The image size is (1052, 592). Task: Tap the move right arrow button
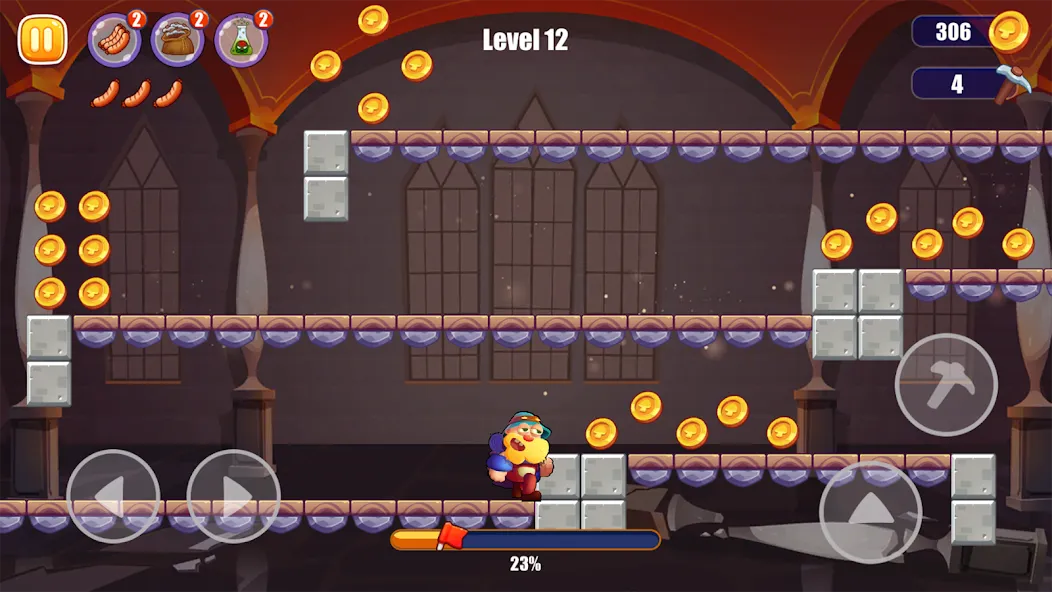click(233, 496)
